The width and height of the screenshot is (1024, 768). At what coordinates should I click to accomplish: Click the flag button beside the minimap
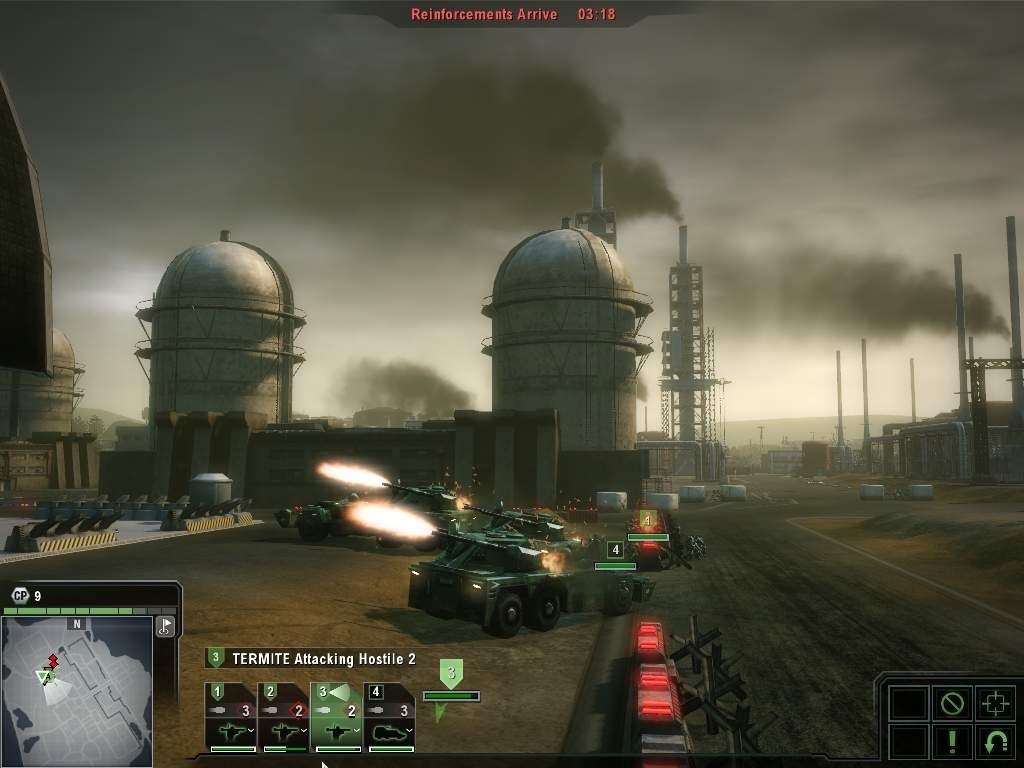click(166, 627)
